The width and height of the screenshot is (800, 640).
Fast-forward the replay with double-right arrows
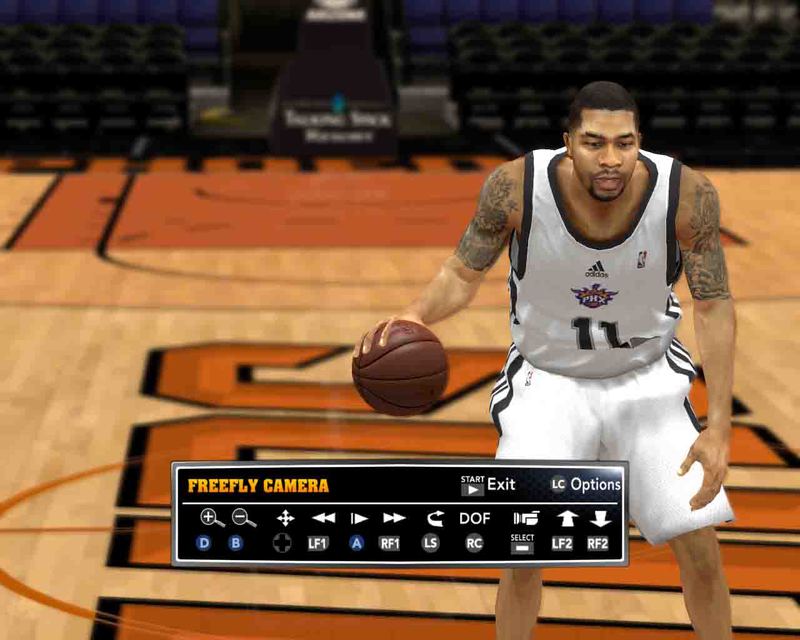point(394,518)
